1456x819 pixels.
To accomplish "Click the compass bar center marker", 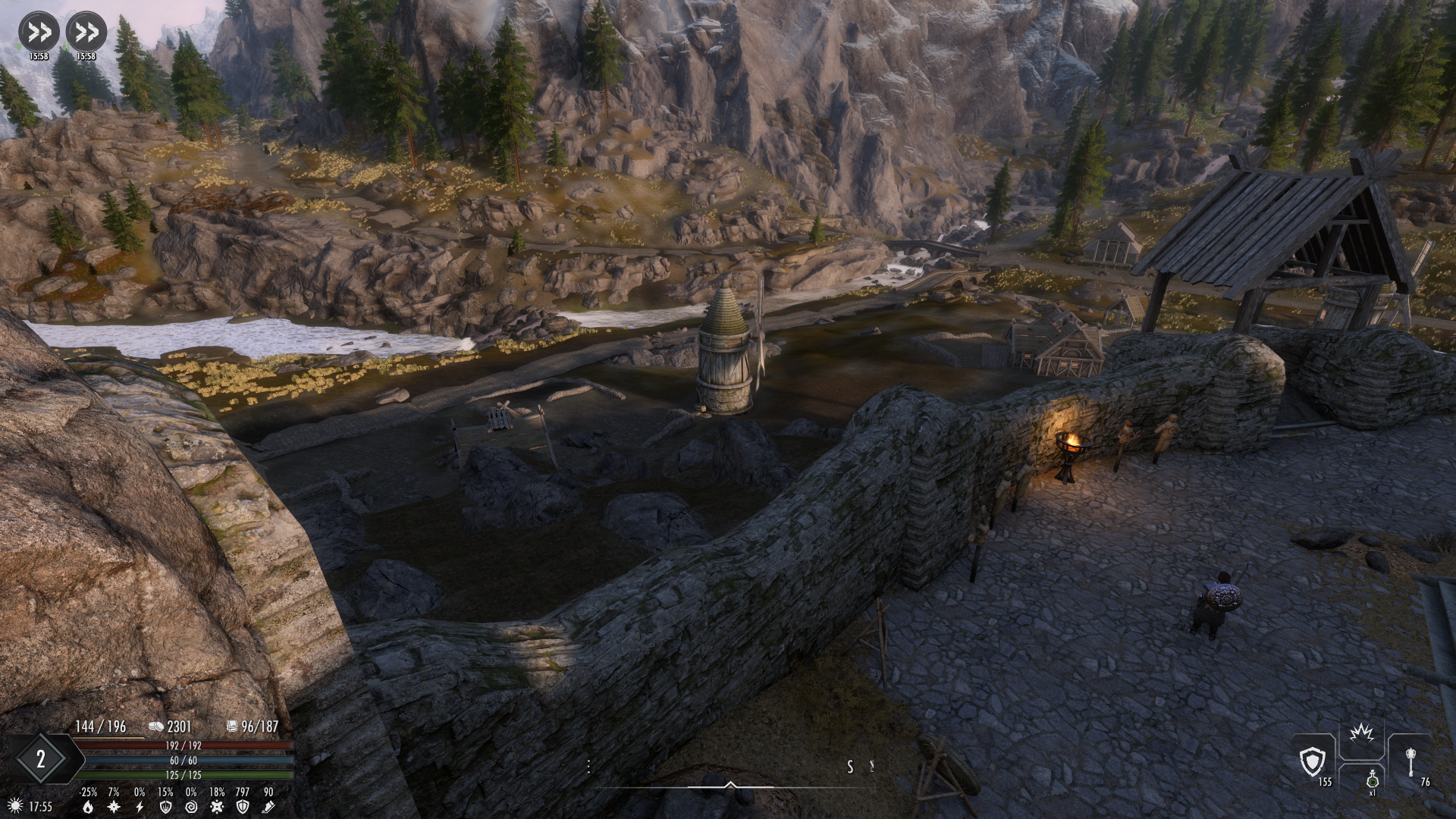I will (x=730, y=785).
